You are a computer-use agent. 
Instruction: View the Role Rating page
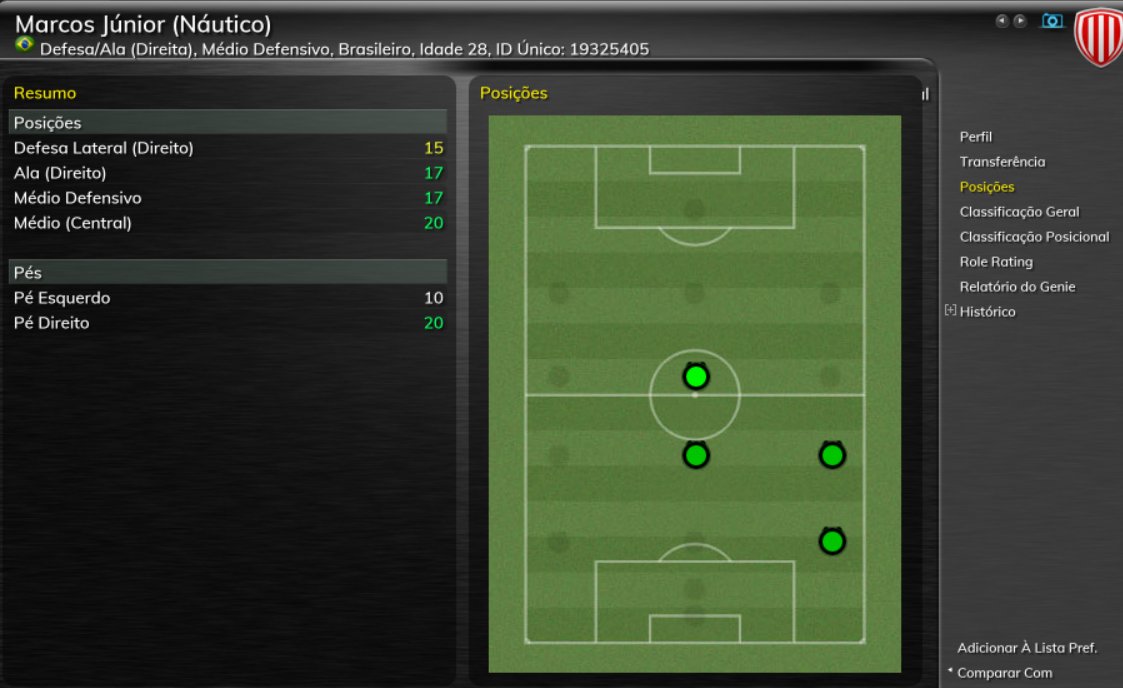coord(995,262)
